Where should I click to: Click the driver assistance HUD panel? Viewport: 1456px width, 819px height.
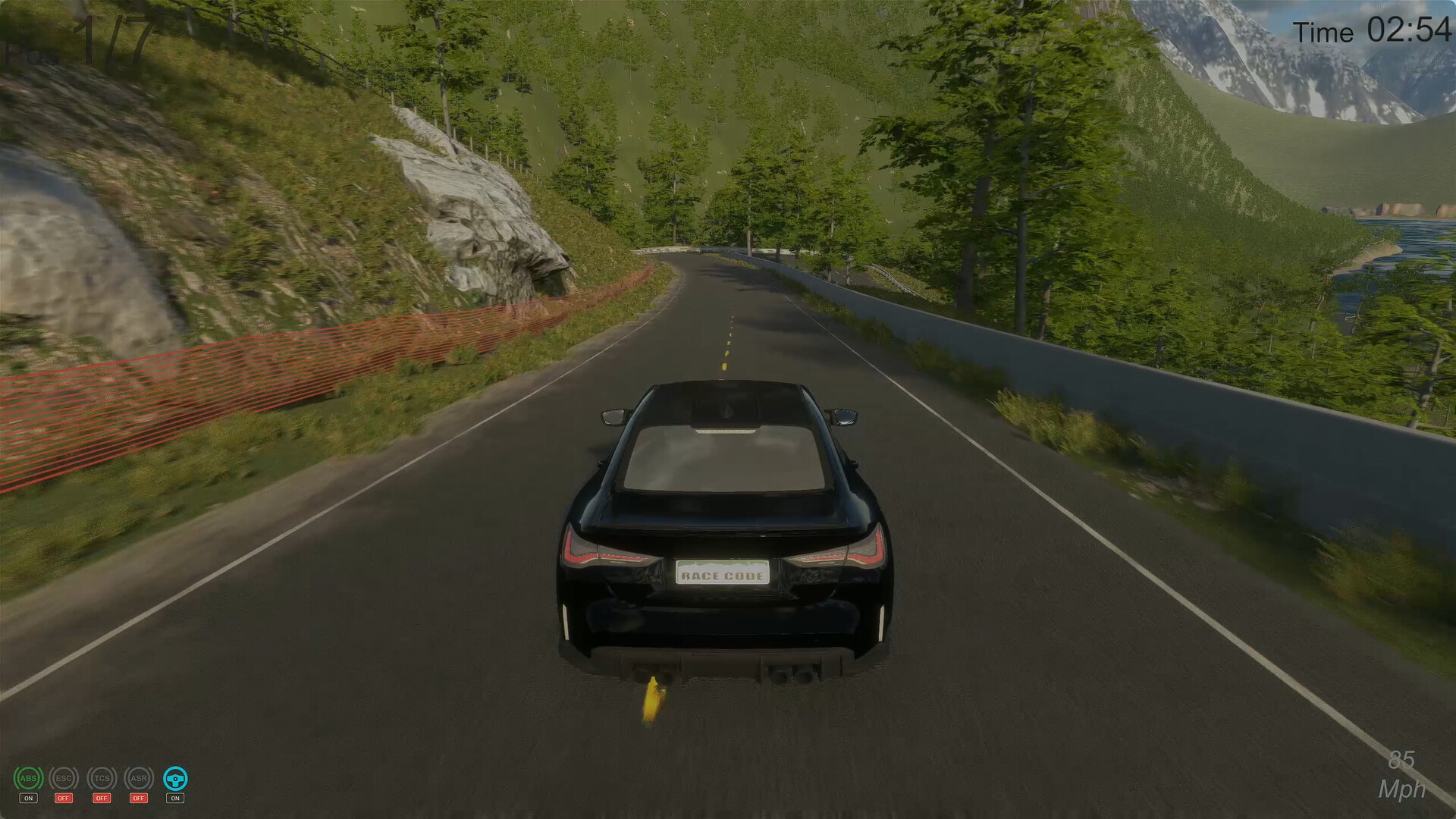point(102,785)
